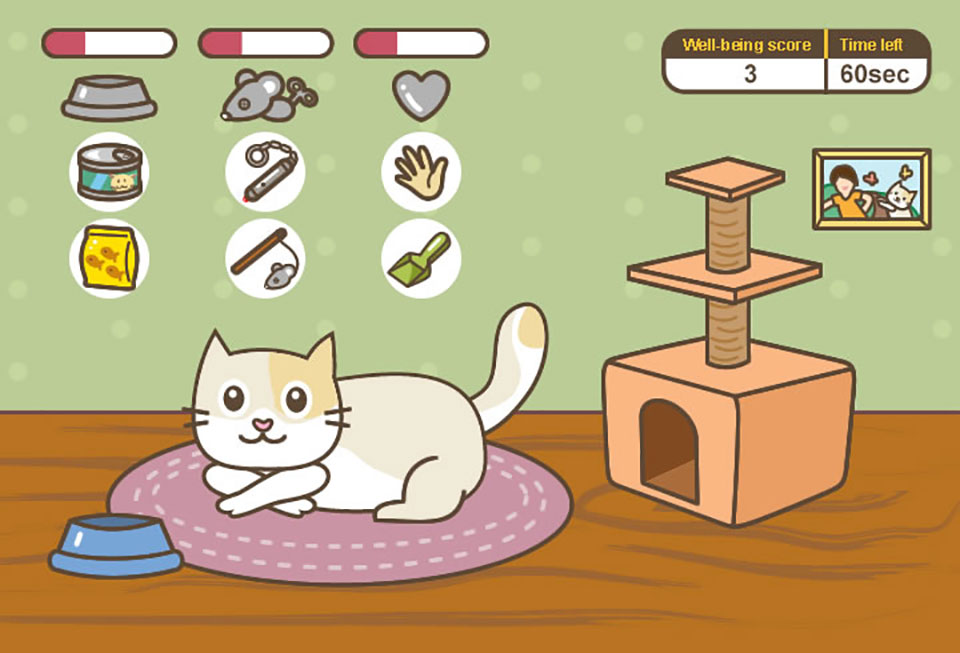Pick the green litter scoop
This screenshot has height=653, width=960.
[421, 258]
